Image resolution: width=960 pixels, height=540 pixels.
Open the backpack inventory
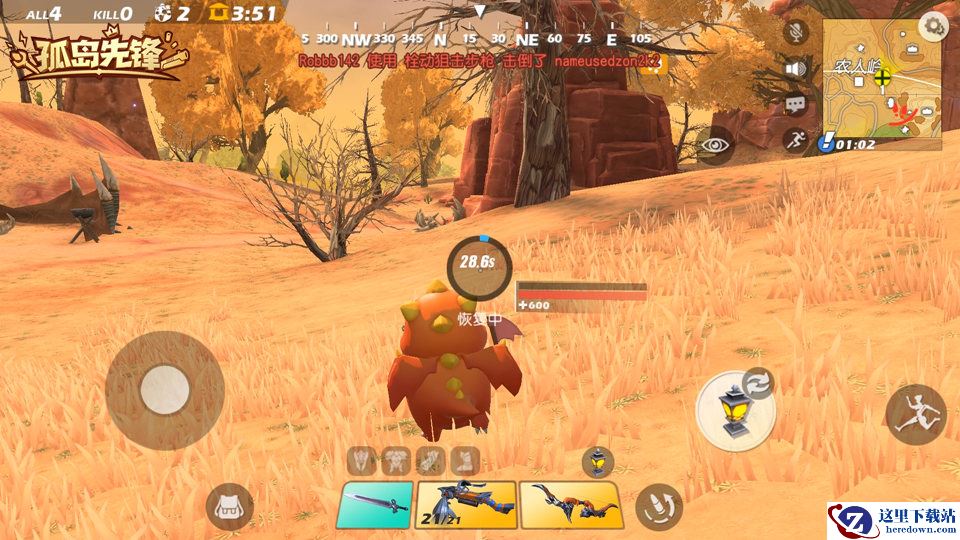[229, 507]
